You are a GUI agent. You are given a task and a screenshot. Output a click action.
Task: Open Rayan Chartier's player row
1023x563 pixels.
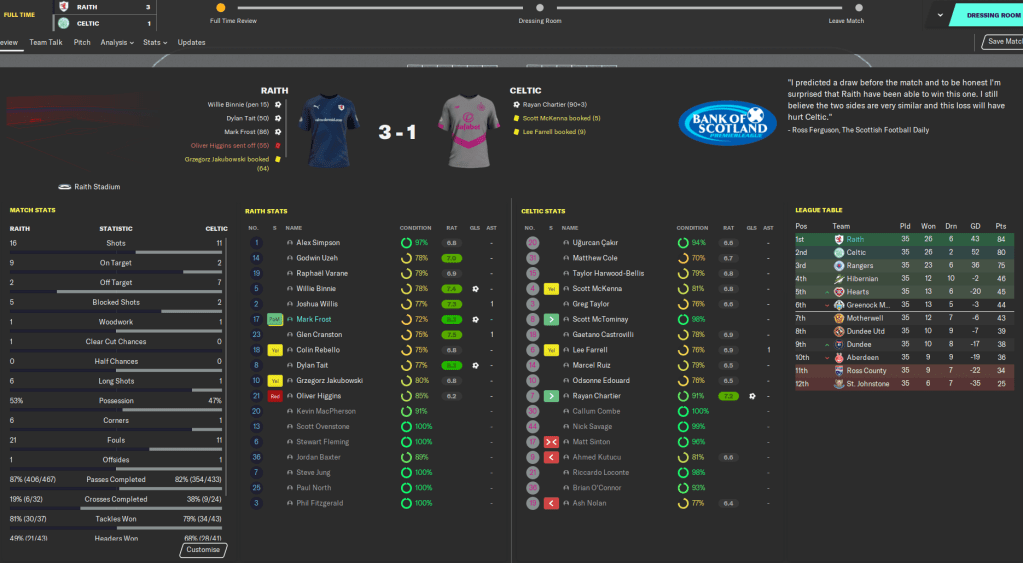(597, 396)
